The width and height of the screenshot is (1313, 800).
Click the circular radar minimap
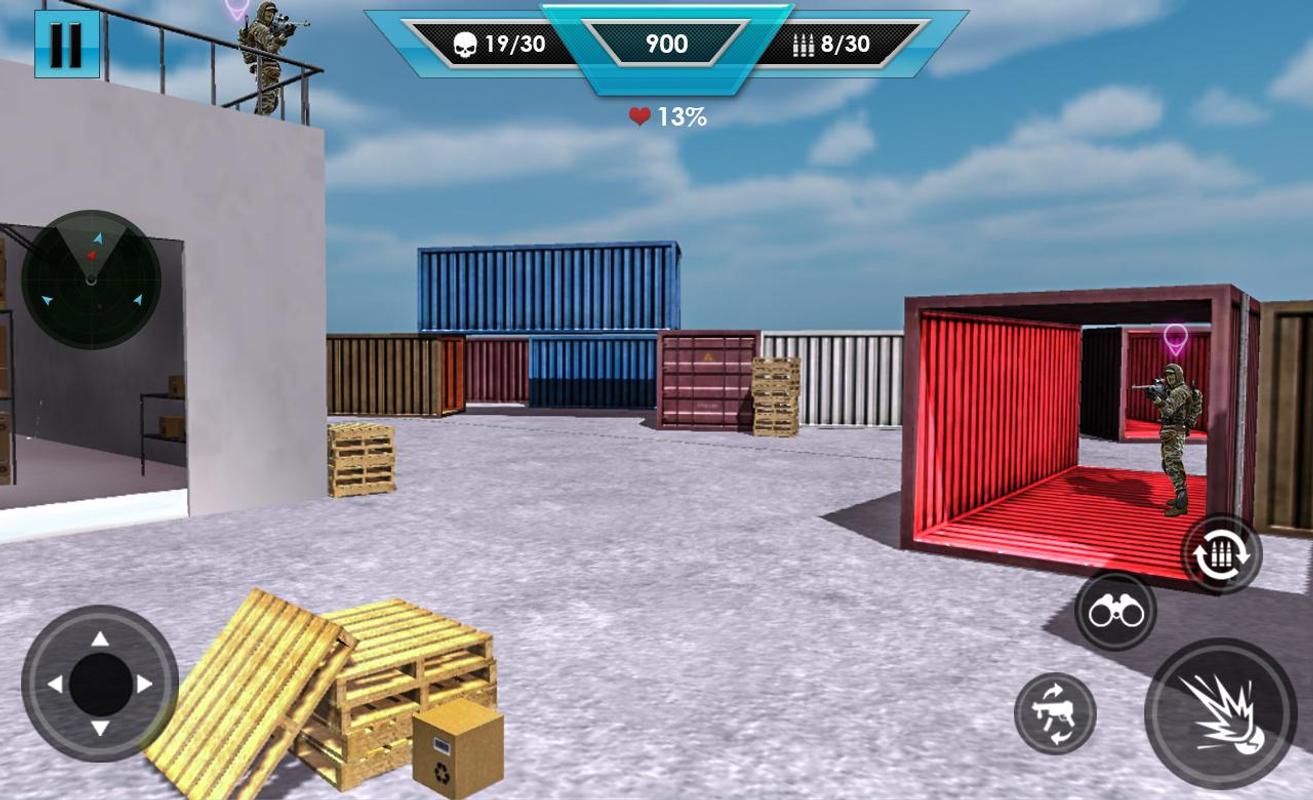pos(91,279)
